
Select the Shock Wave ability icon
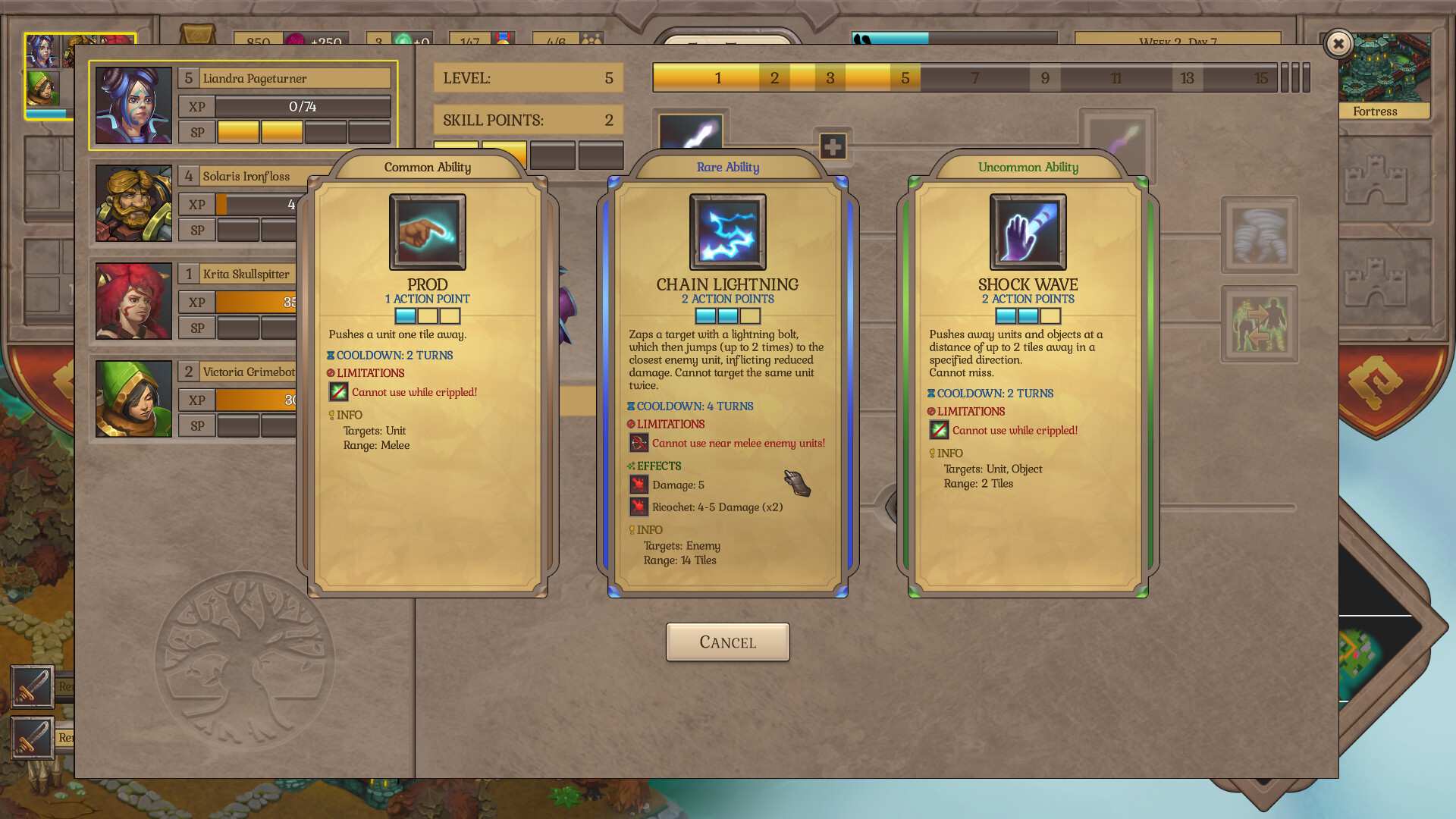1027,232
